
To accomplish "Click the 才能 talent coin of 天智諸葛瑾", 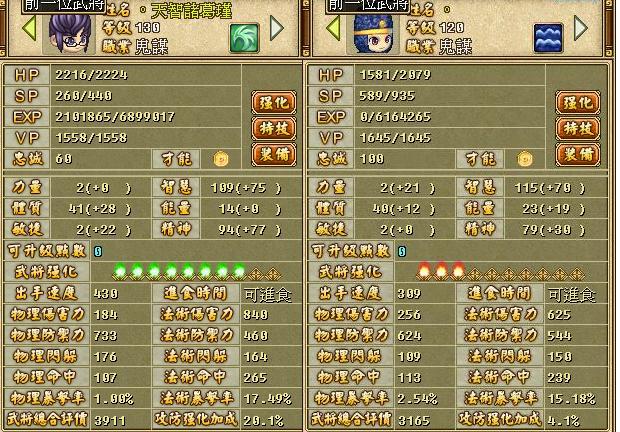I will click(221, 158).
